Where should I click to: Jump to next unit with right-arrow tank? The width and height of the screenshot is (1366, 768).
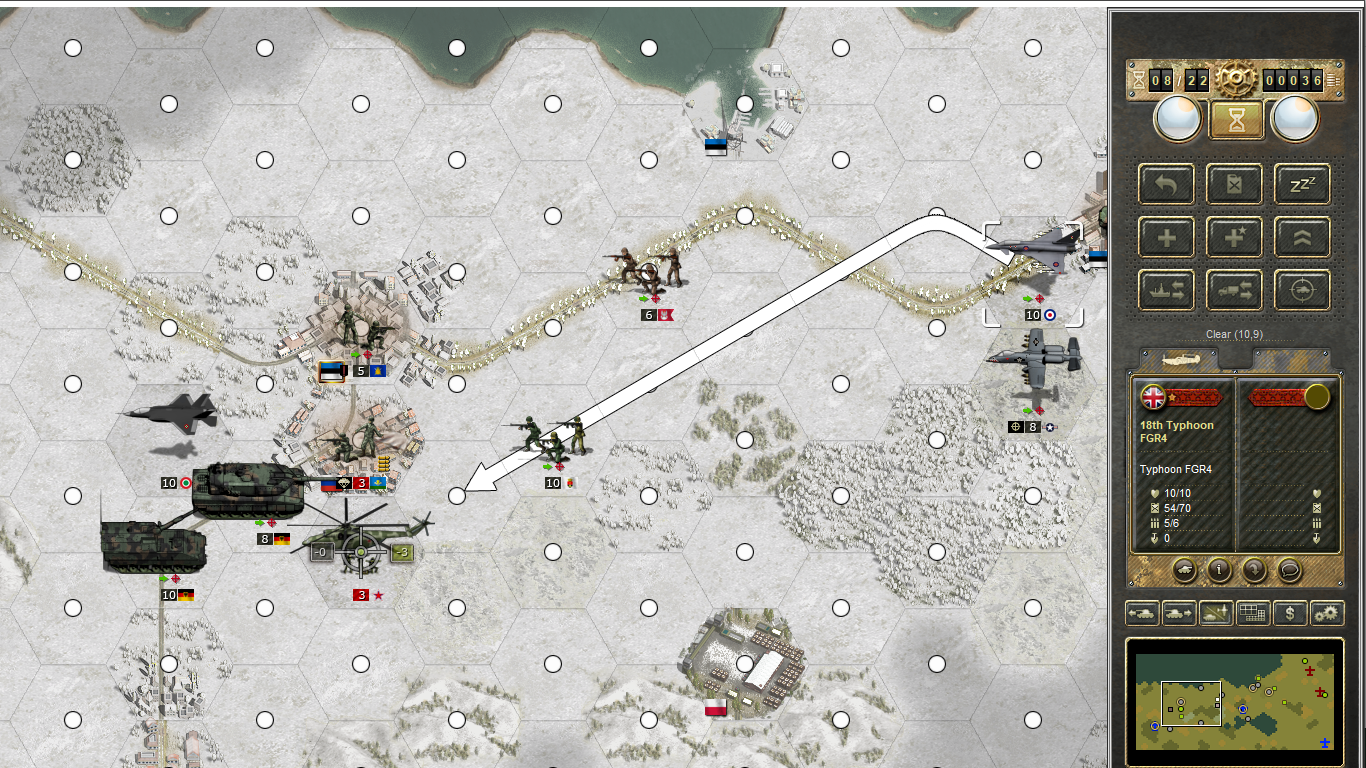[x=1178, y=613]
